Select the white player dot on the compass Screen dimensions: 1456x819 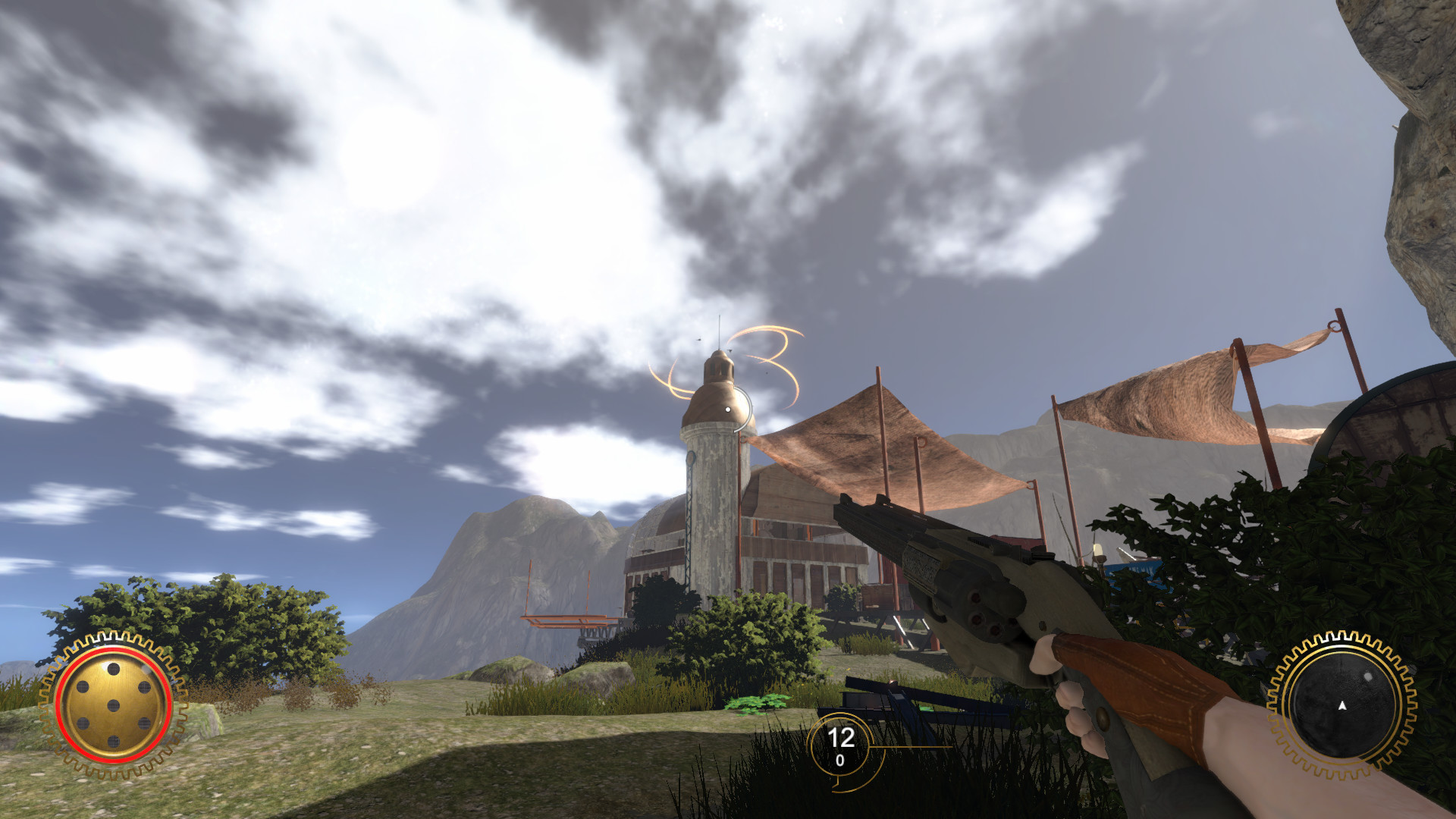(1368, 676)
